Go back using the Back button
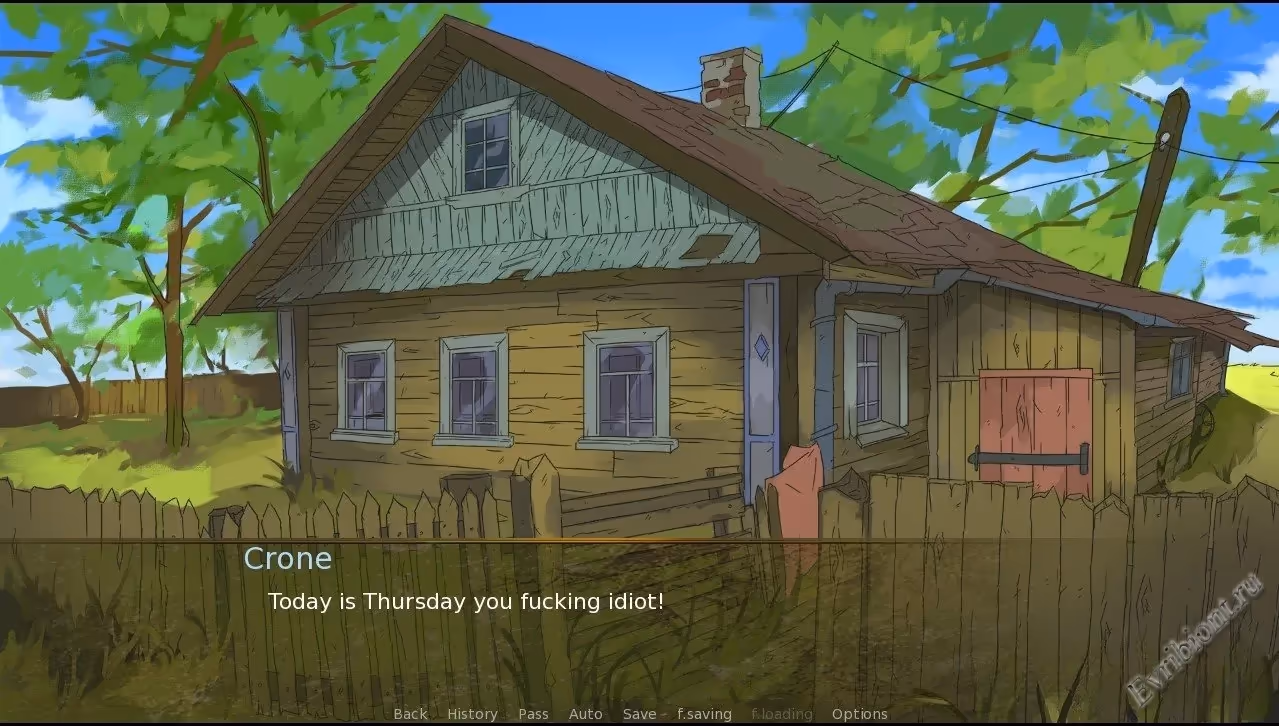The height and width of the screenshot is (726, 1279). 410,714
